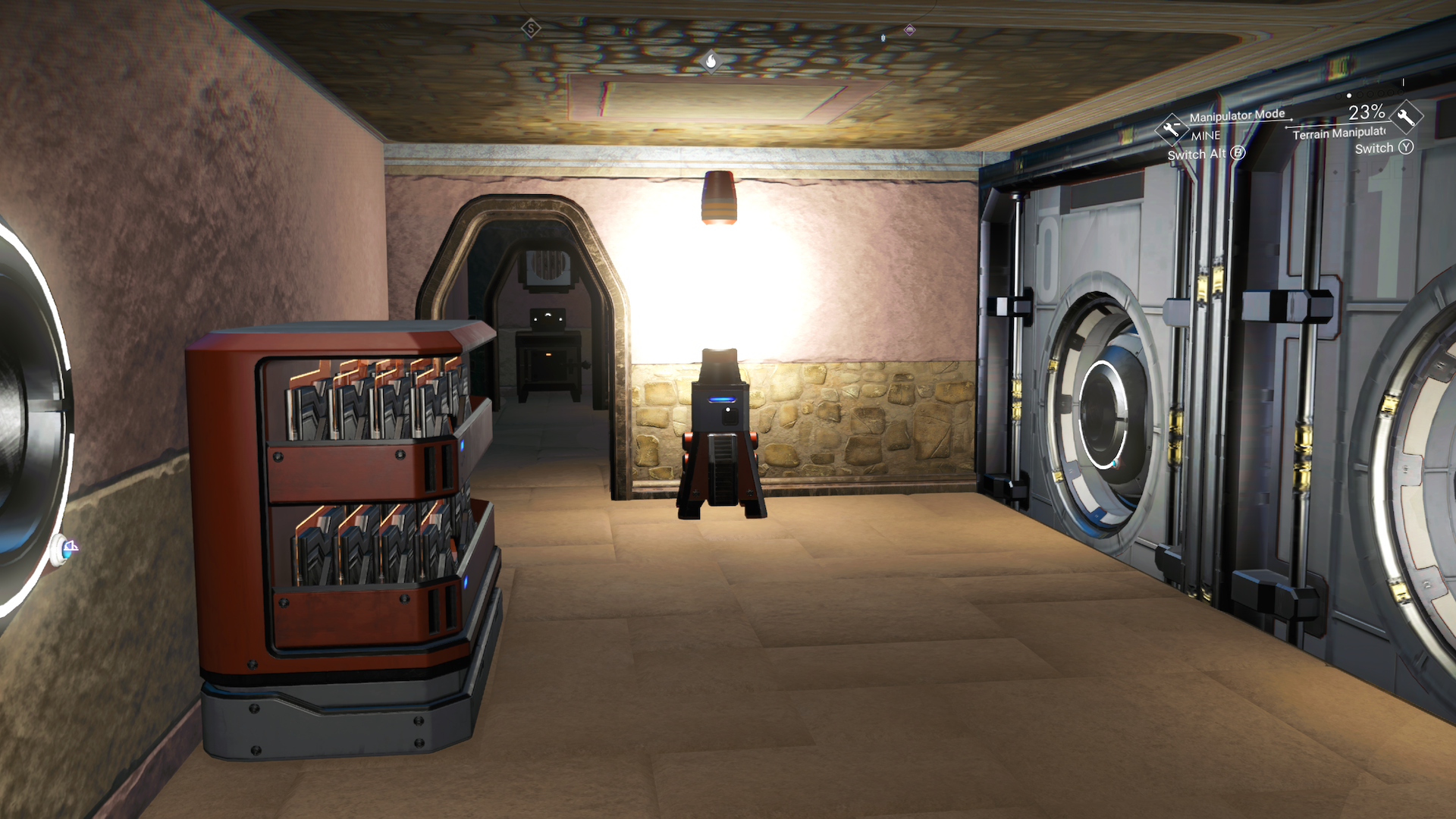The height and width of the screenshot is (819, 1456).
Task: Click the Manipulator Mode wrench icon
Action: 1171,129
